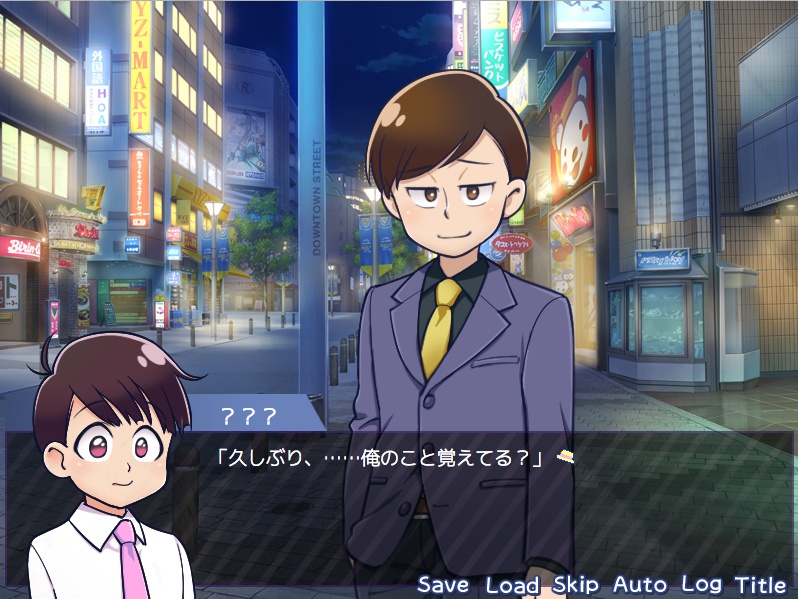Image resolution: width=798 pixels, height=599 pixels.
Task: Open the Save menu
Action: coord(444,584)
